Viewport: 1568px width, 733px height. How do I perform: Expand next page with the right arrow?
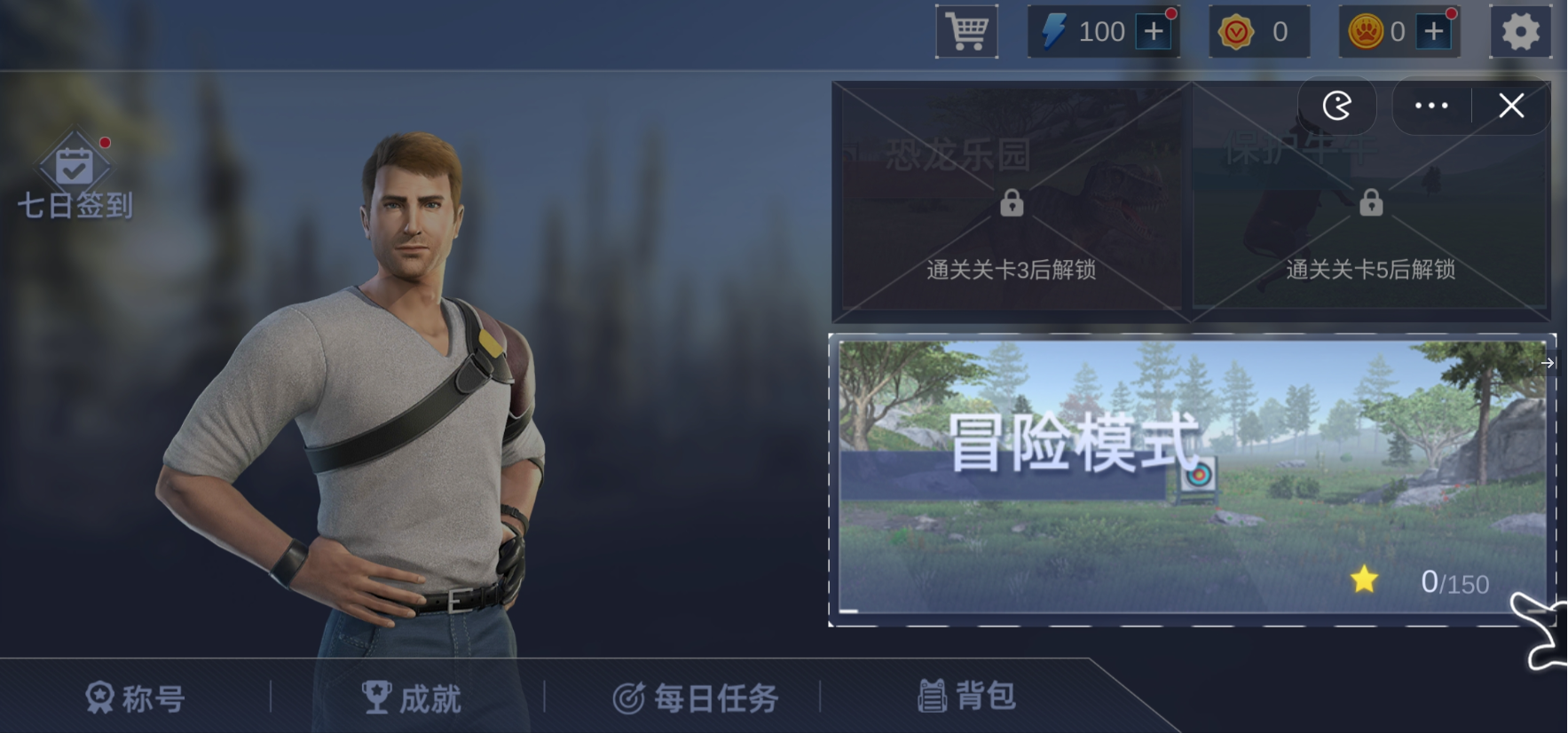point(1548,363)
